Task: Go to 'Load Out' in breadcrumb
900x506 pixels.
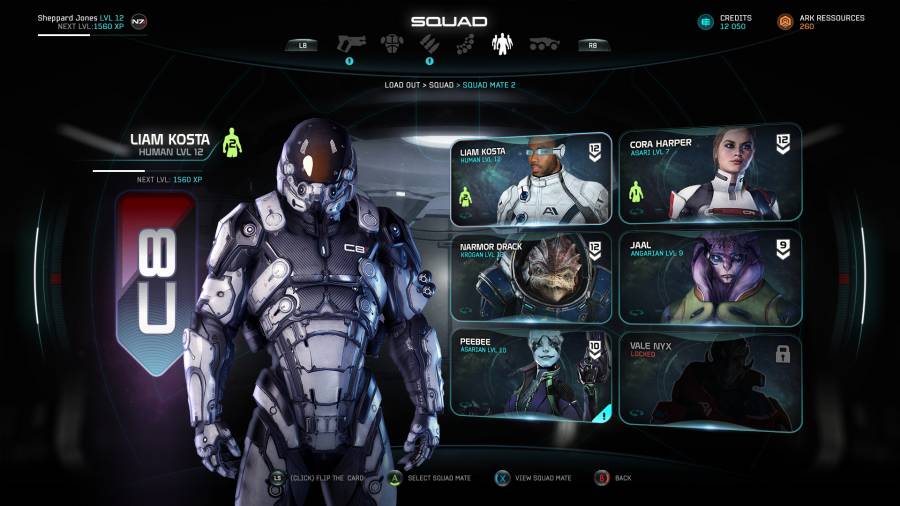Action: point(403,85)
